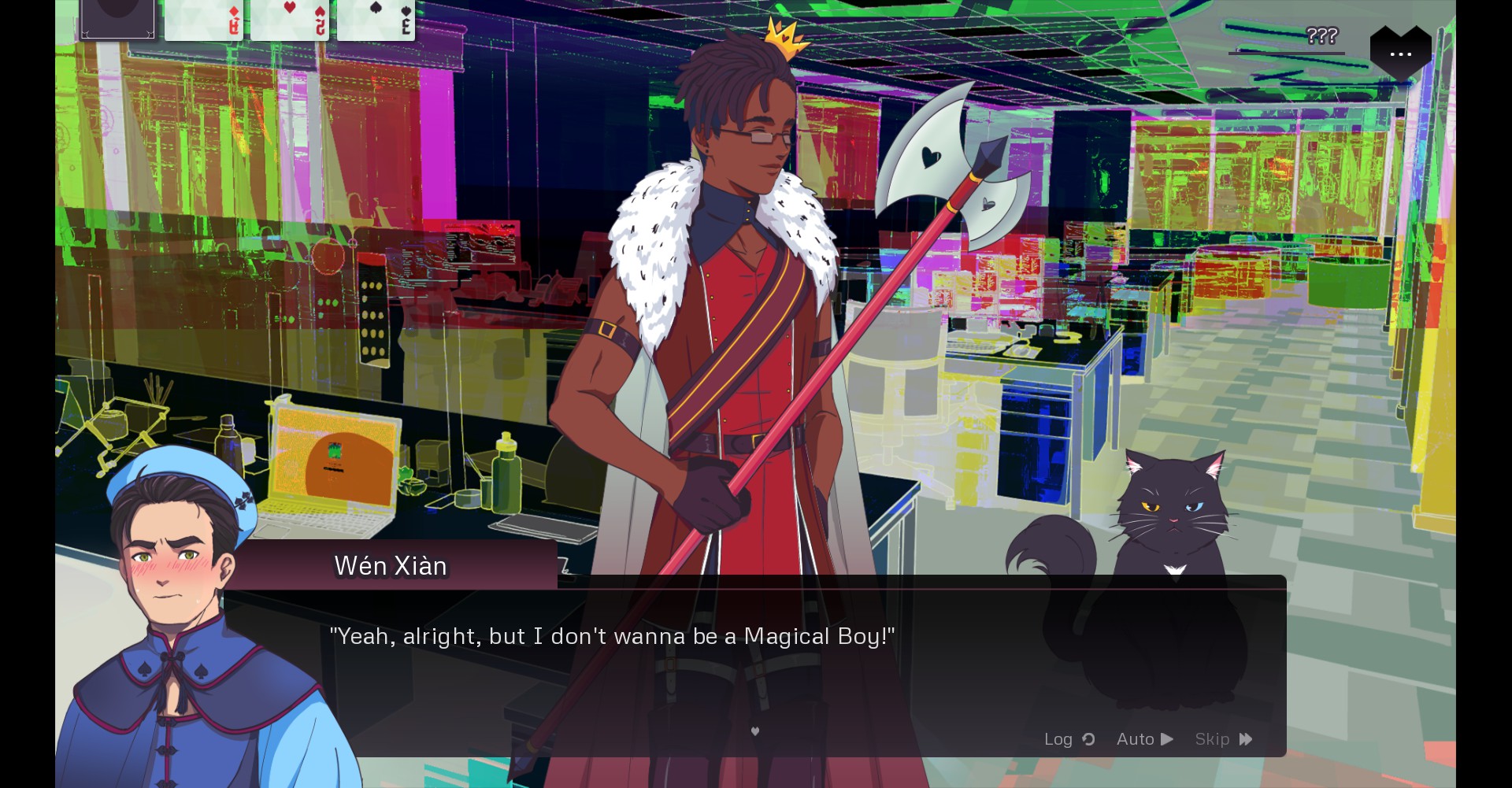Image resolution: width=1512 pixels, height=788 pixels.
Task: Pick the two of hearts card
Action: coord(289,19)
